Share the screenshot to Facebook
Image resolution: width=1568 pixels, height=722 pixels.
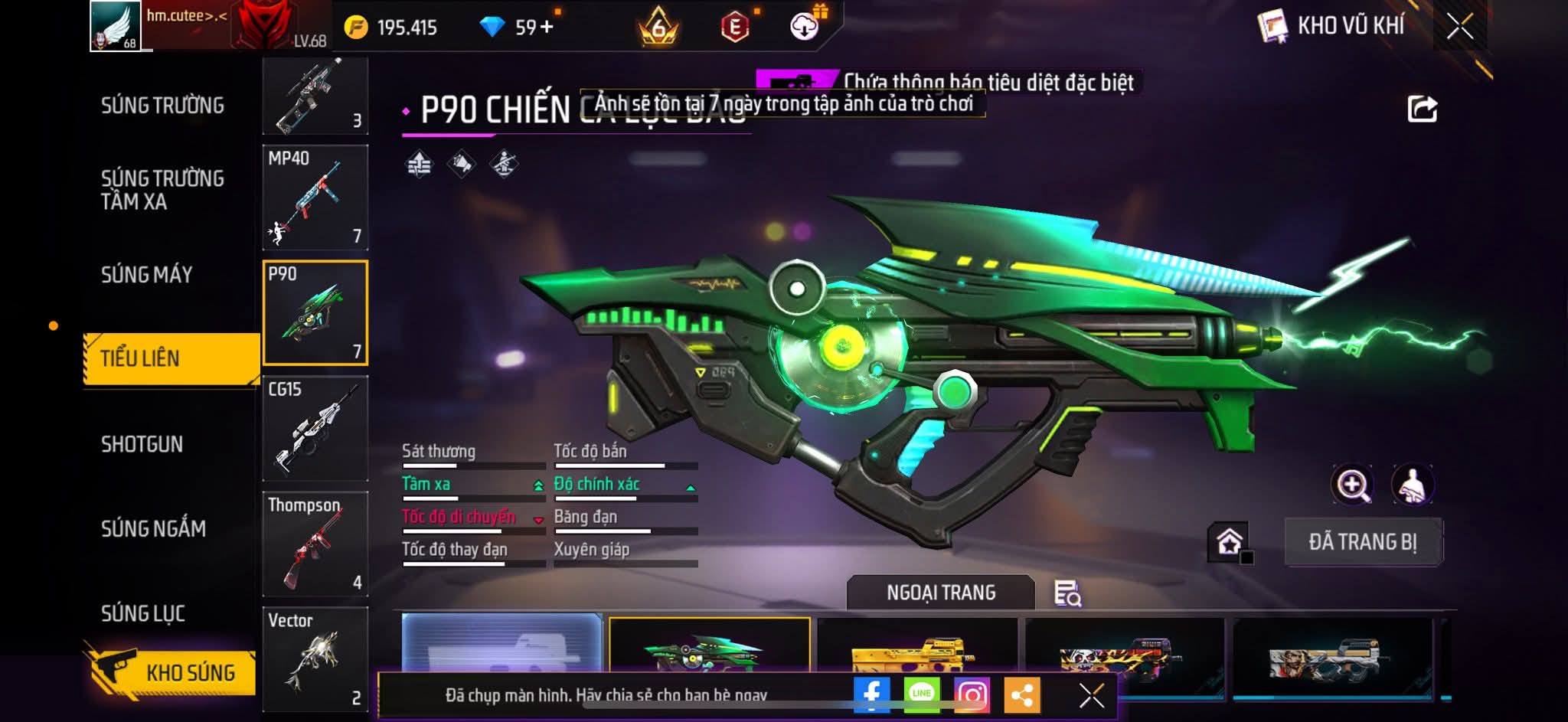[x=871, y=694]
